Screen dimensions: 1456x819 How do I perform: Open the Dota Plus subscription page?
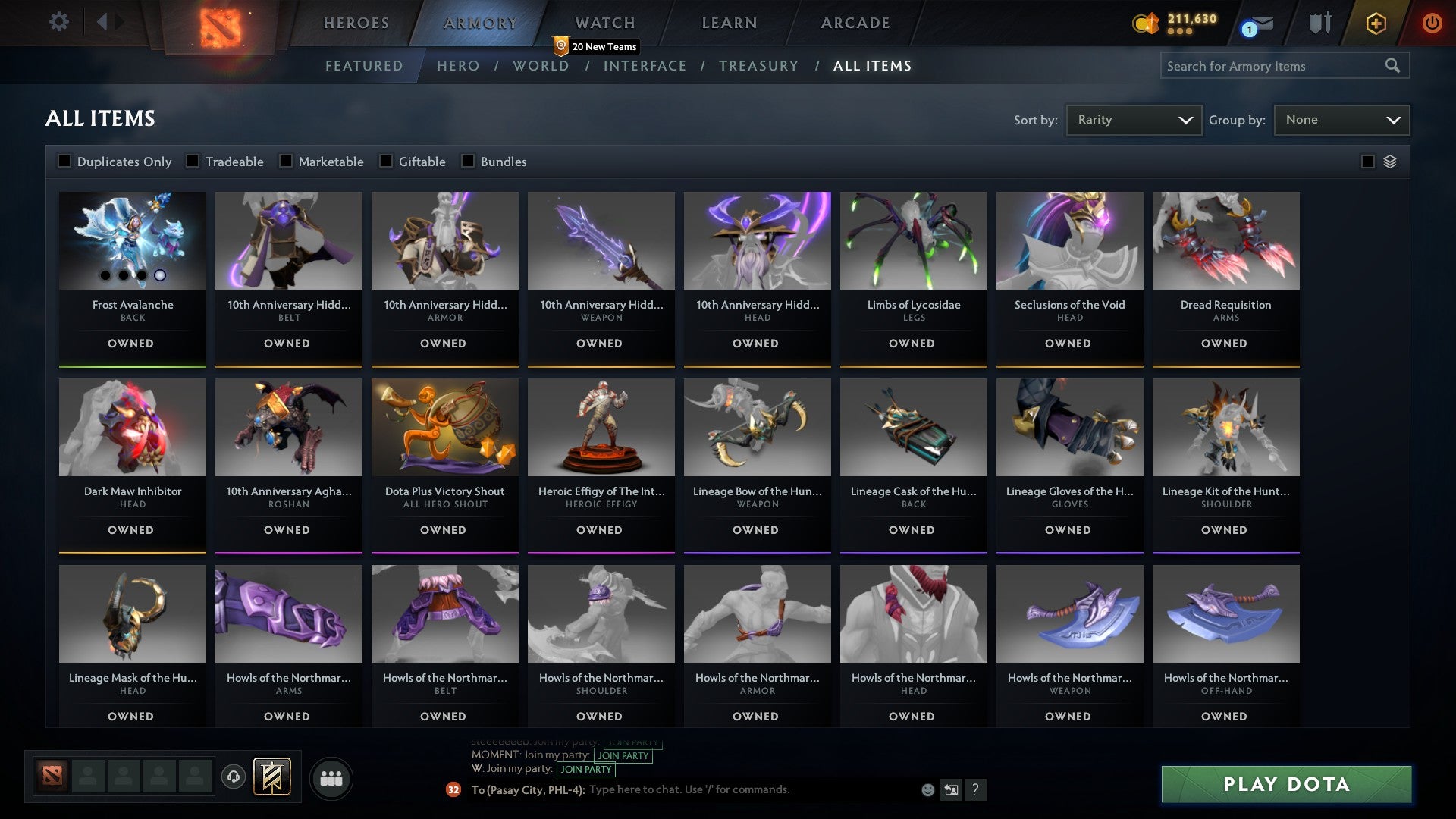(x=1375, y=23)
